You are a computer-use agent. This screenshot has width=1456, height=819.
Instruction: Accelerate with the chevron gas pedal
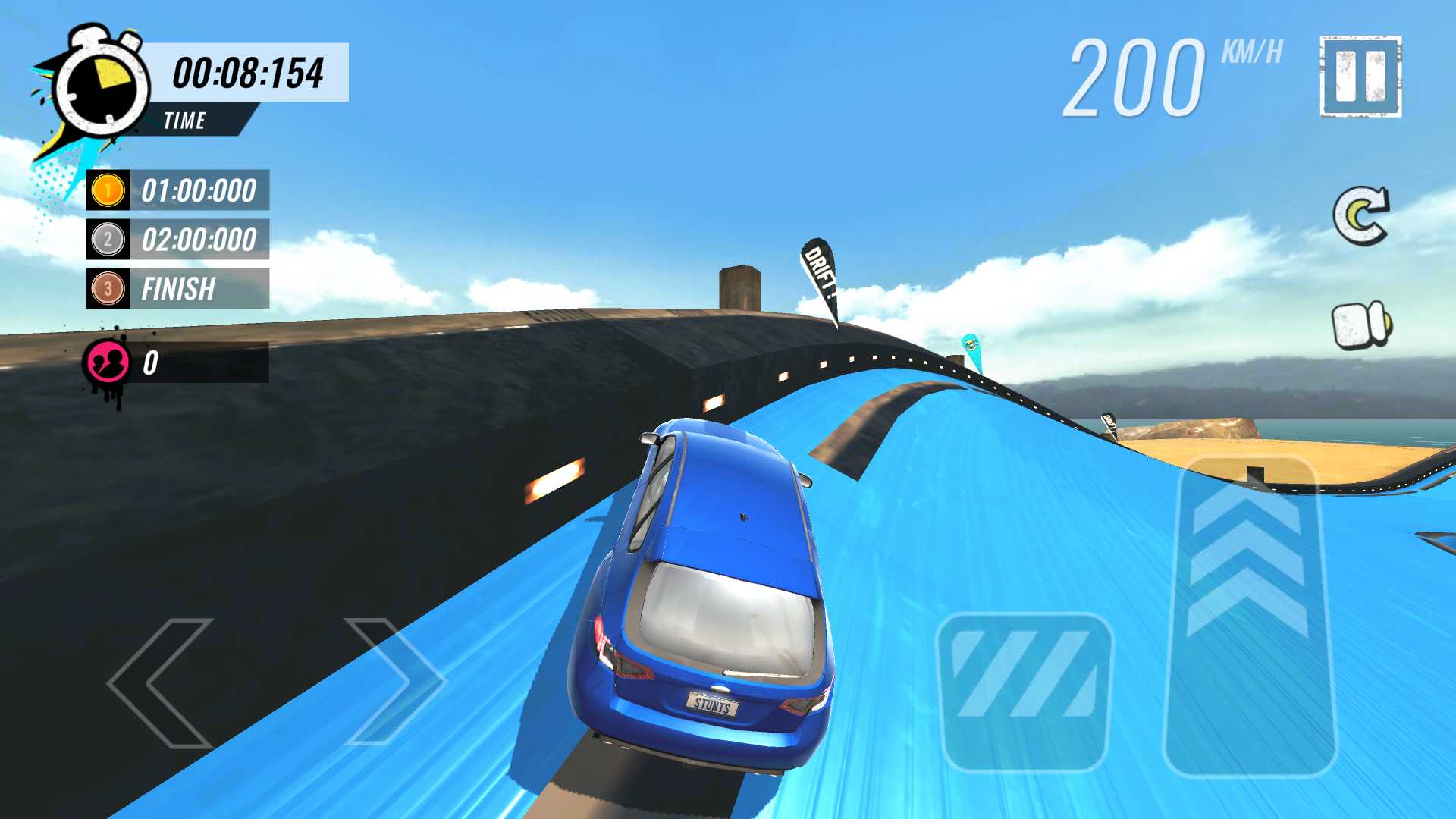(x=1248, y=616)
